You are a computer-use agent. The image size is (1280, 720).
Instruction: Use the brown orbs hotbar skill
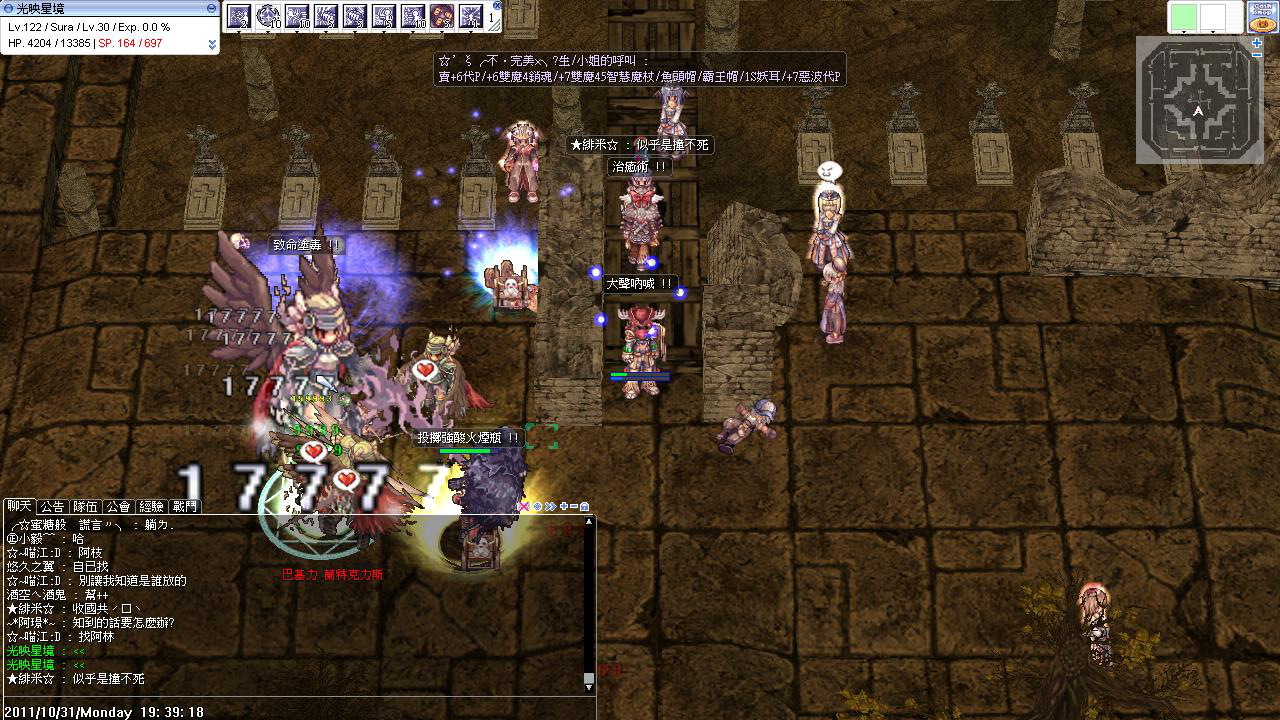click(x=442, y=17)
